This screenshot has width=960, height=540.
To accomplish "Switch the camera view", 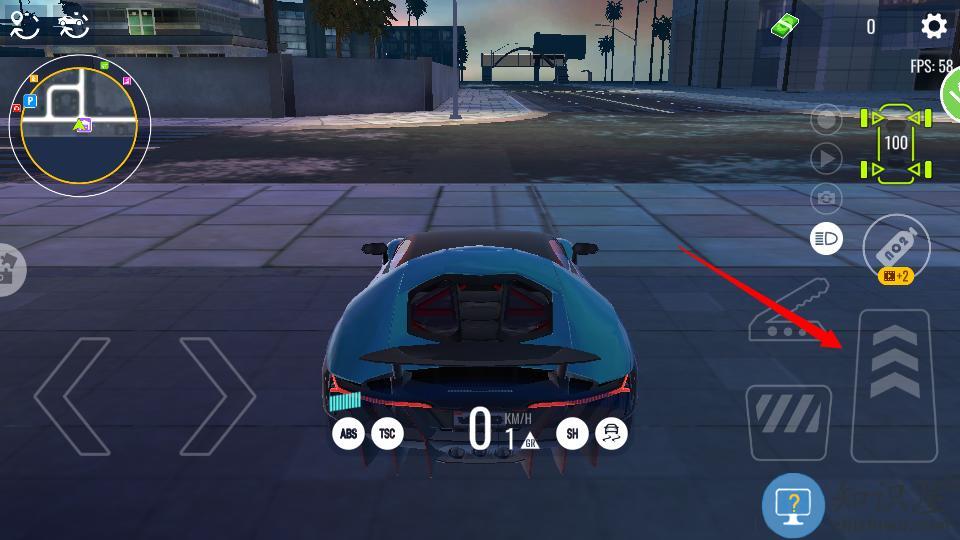I will tap(826, 198).
